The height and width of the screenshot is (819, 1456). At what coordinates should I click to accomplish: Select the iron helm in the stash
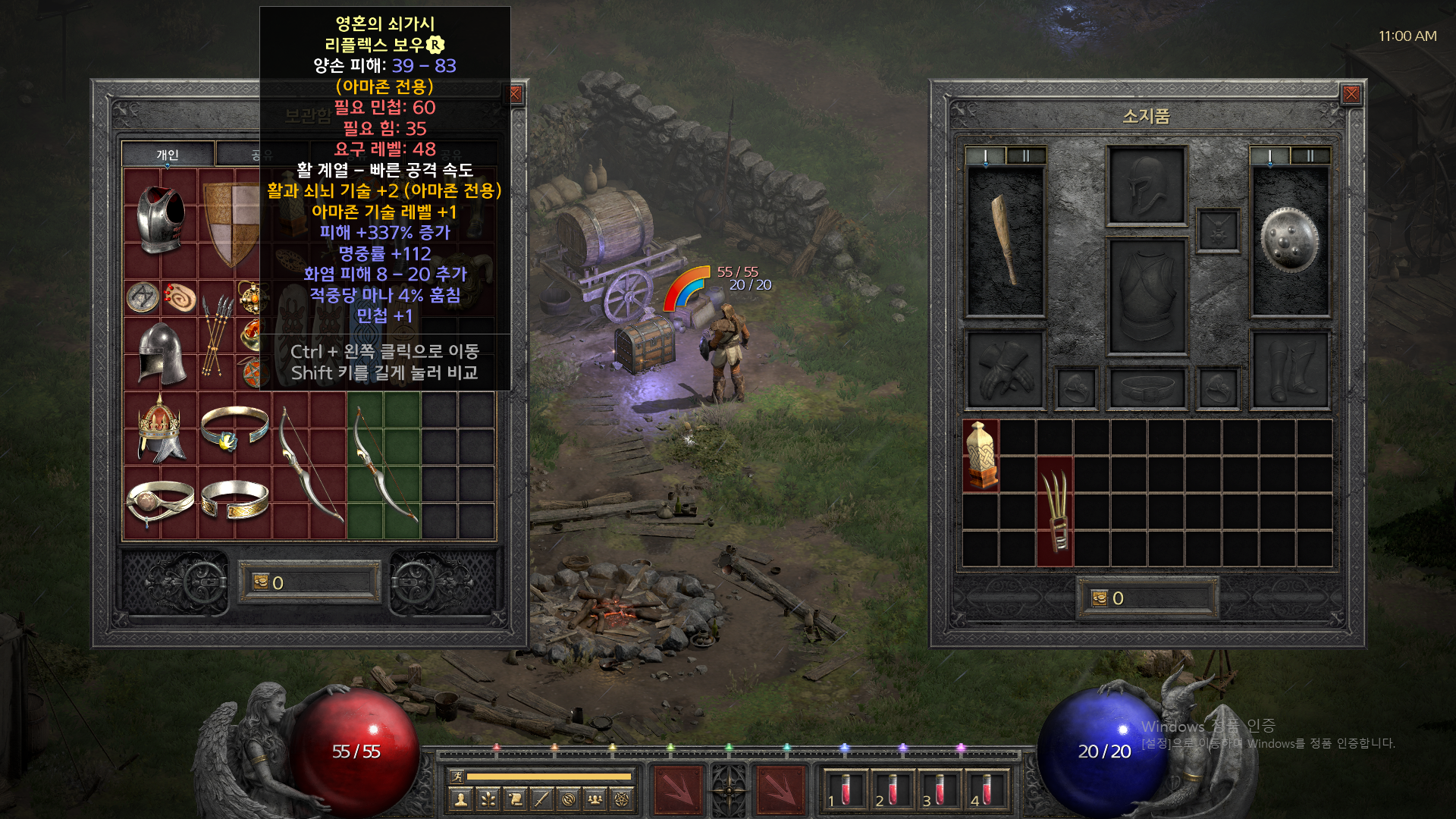[x=162, y=353]
